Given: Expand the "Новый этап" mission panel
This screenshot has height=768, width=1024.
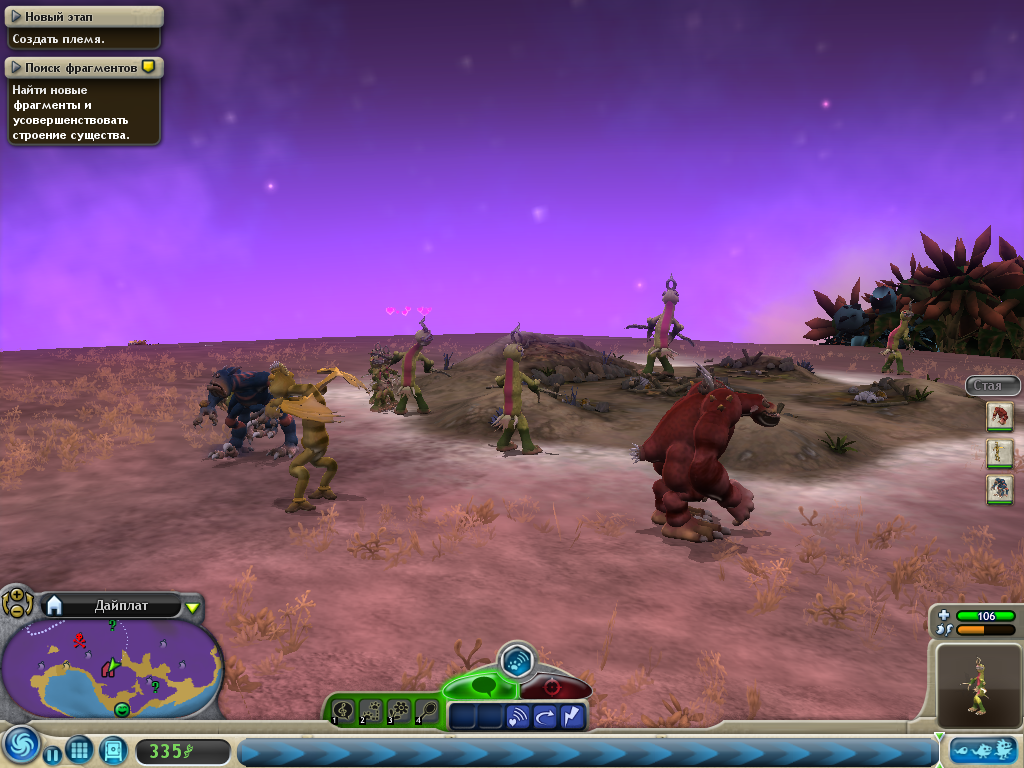Looking at the screenshot, I should click(17, 17).
